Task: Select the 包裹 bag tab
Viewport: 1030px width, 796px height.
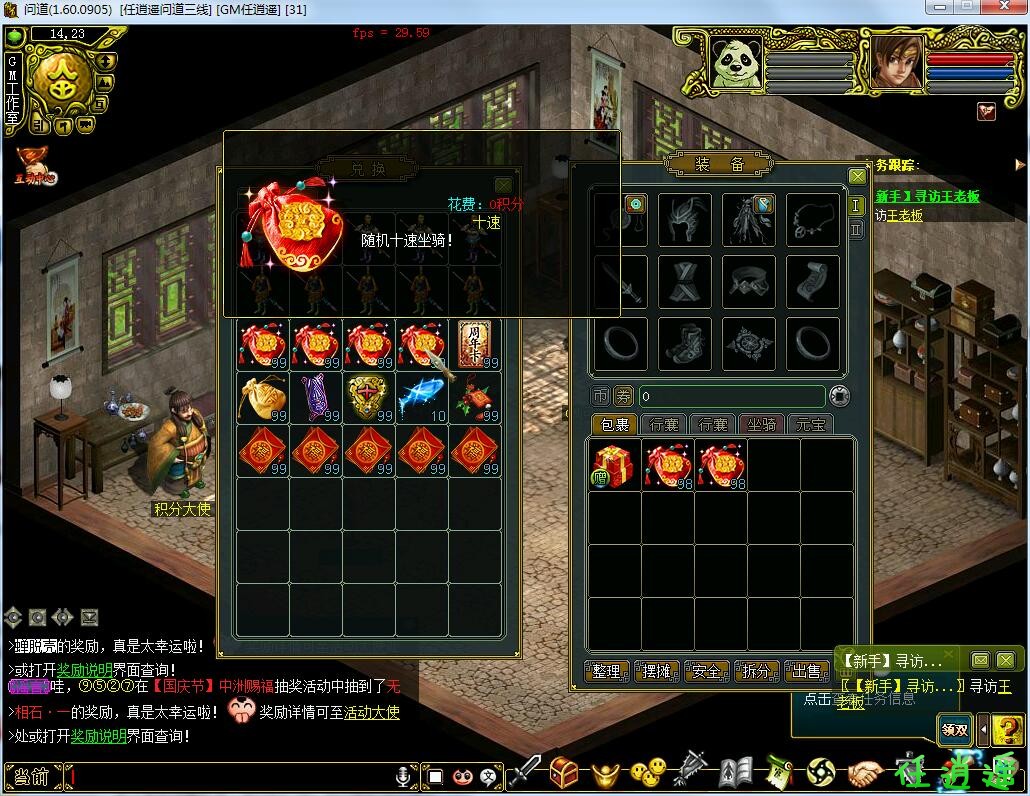Action: tap(613, 425)
